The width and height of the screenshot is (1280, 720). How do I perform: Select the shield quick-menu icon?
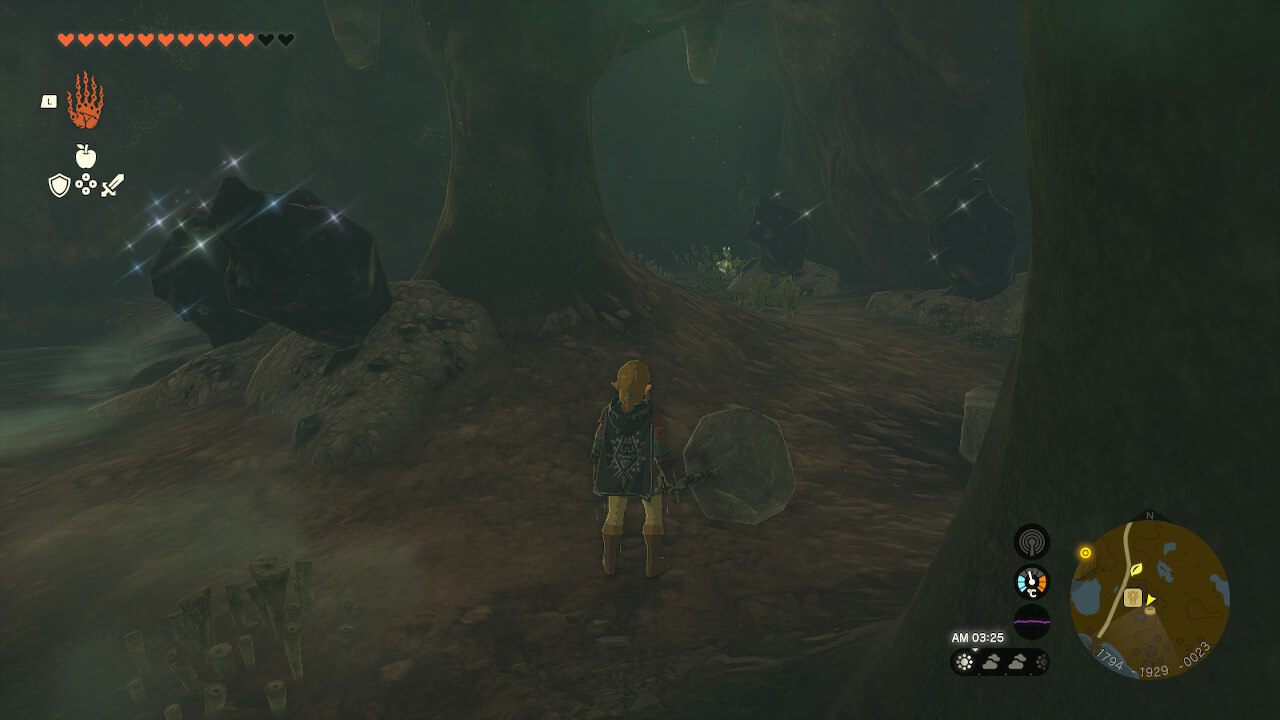(x=59, y=185)
